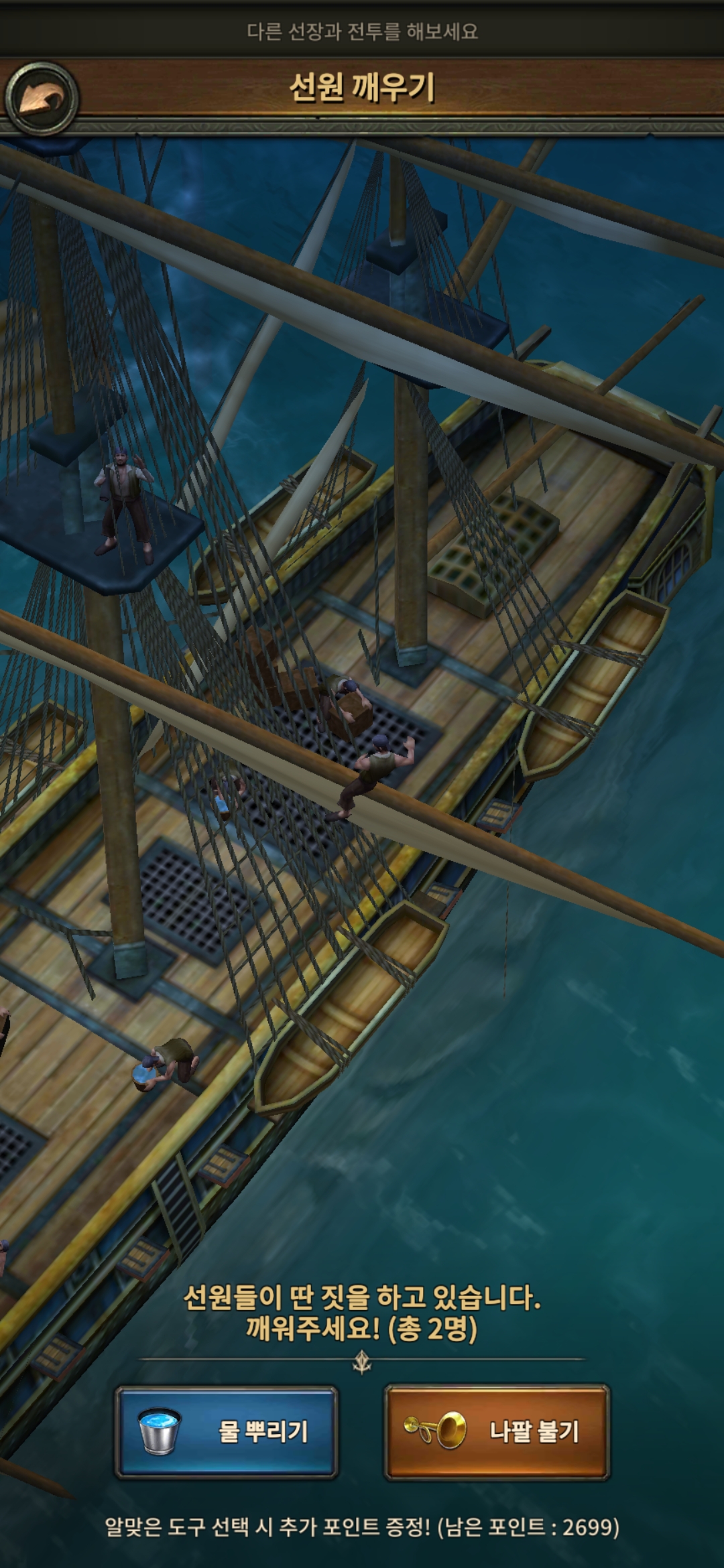
Task: Go back with the curved arrow button
Action: pos(42,99)
